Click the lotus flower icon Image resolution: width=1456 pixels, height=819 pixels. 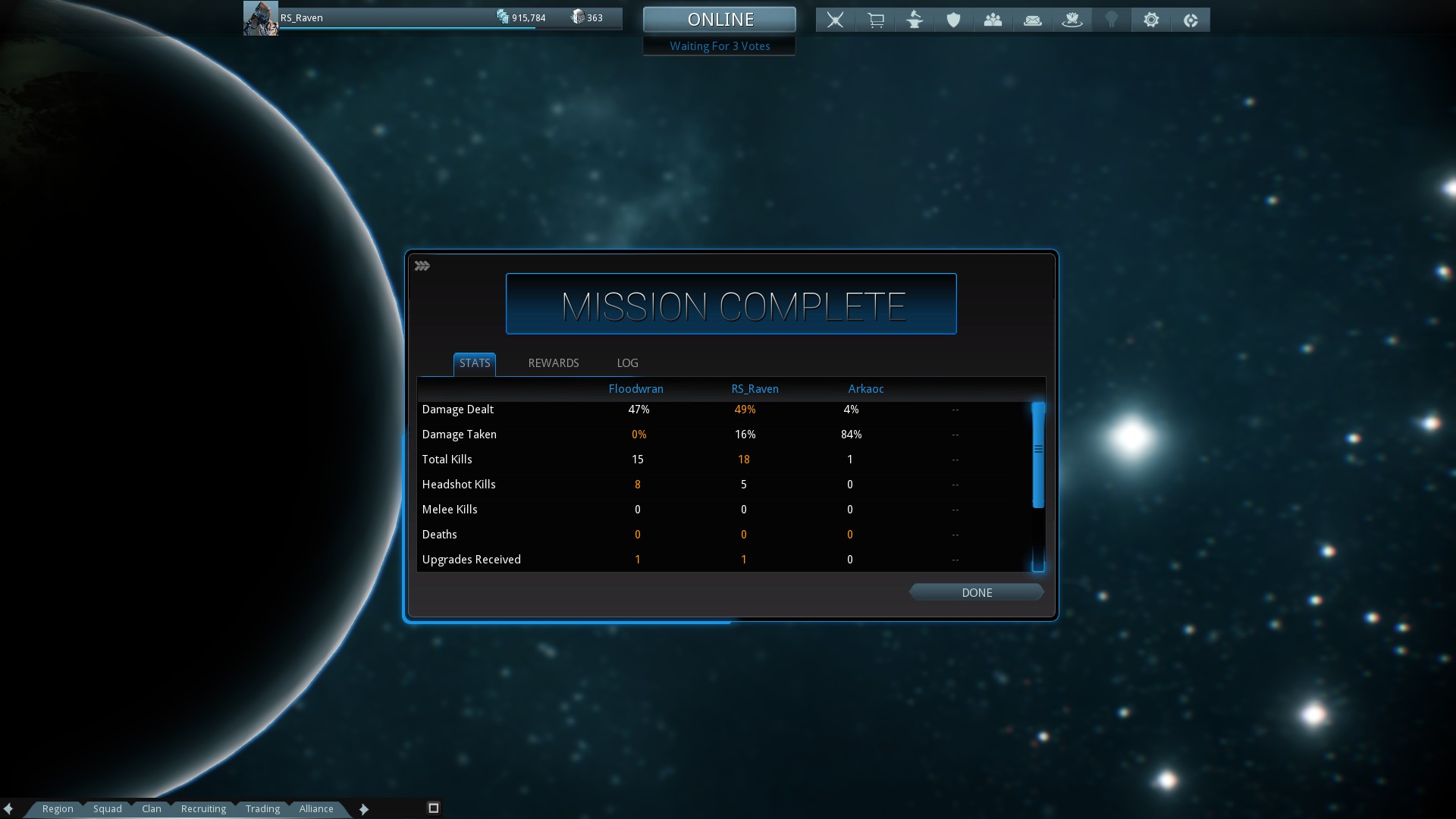[1072, 20]
